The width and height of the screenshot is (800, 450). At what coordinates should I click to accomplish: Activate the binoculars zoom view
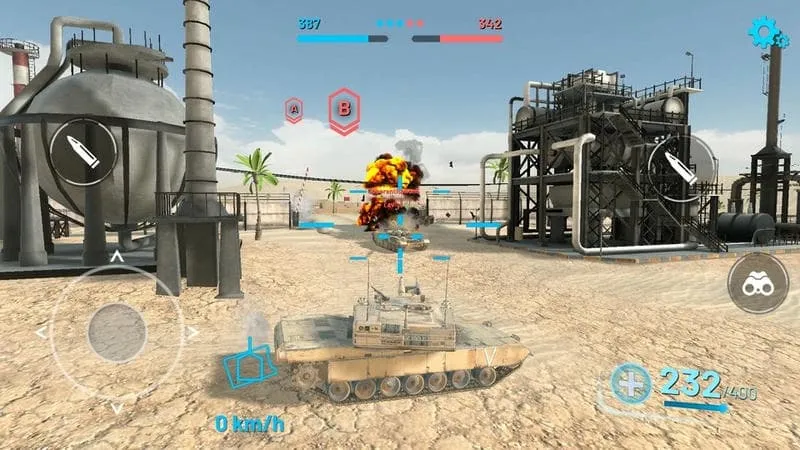coord(759,284)
